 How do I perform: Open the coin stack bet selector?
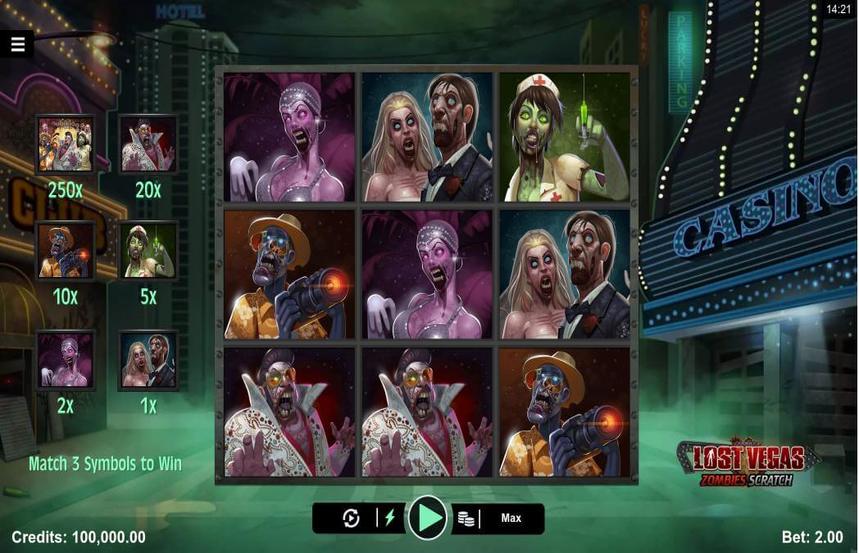466,518
